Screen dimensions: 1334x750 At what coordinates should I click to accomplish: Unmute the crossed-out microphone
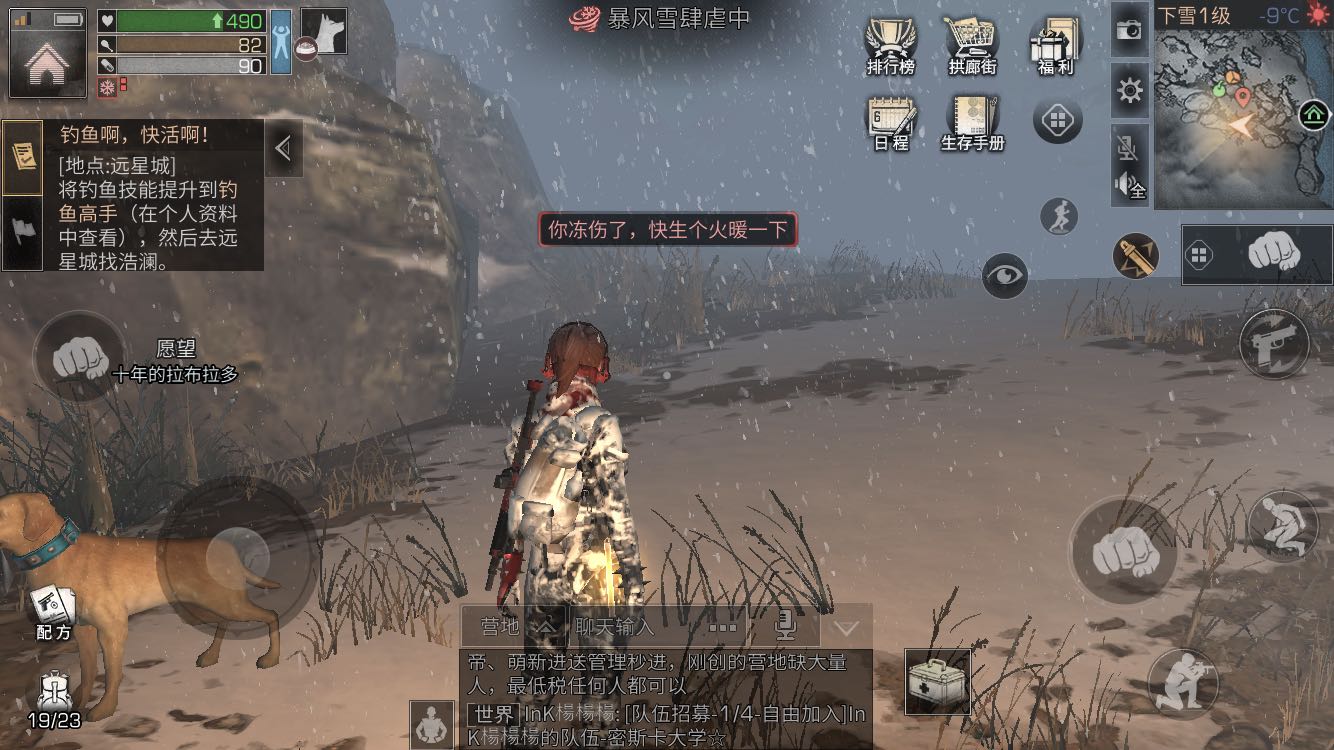point(1129,148)
